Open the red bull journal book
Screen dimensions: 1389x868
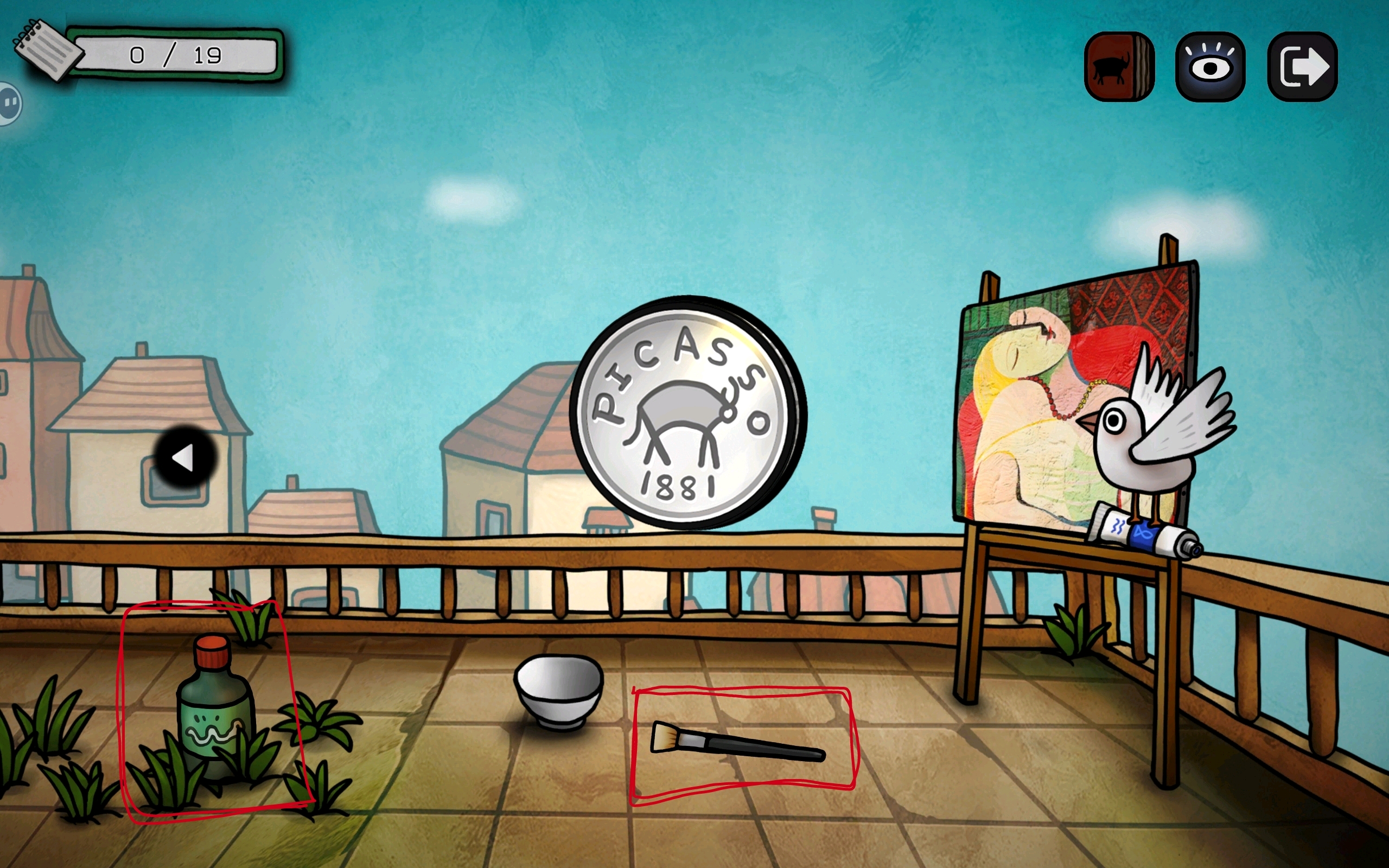tap(1119, 67)
